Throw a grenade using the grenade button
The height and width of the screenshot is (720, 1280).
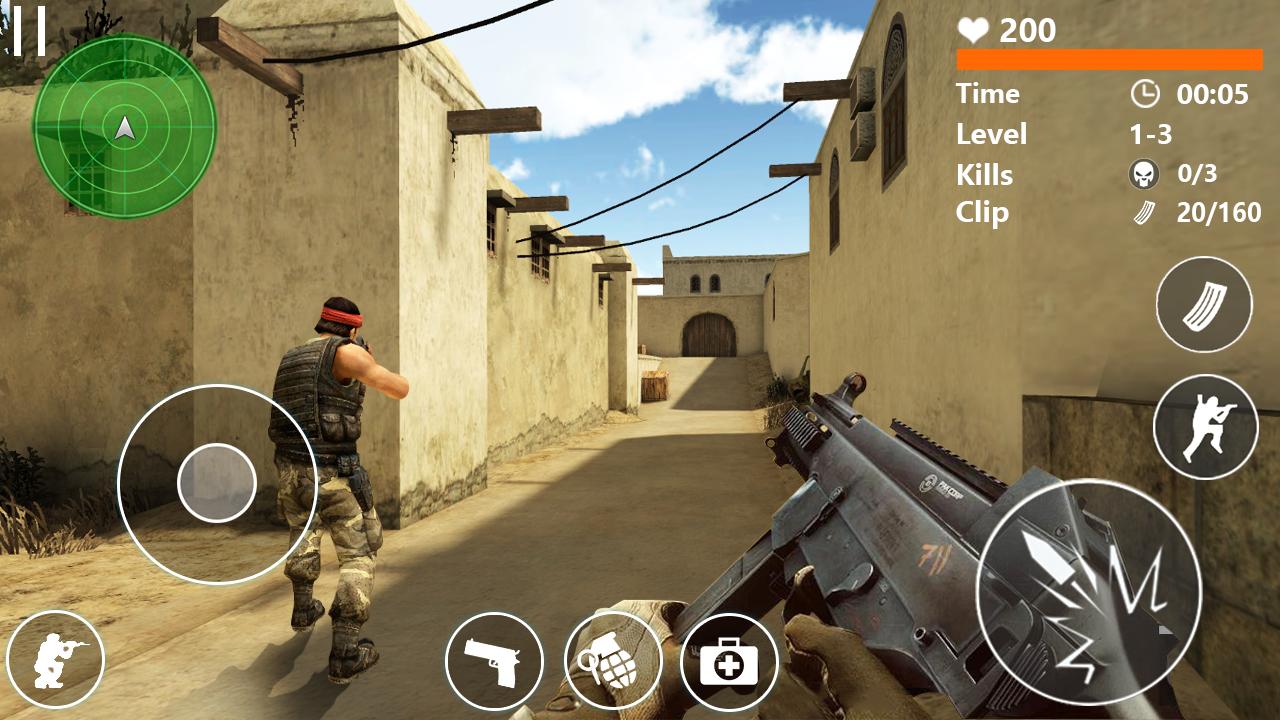(613, 661)
